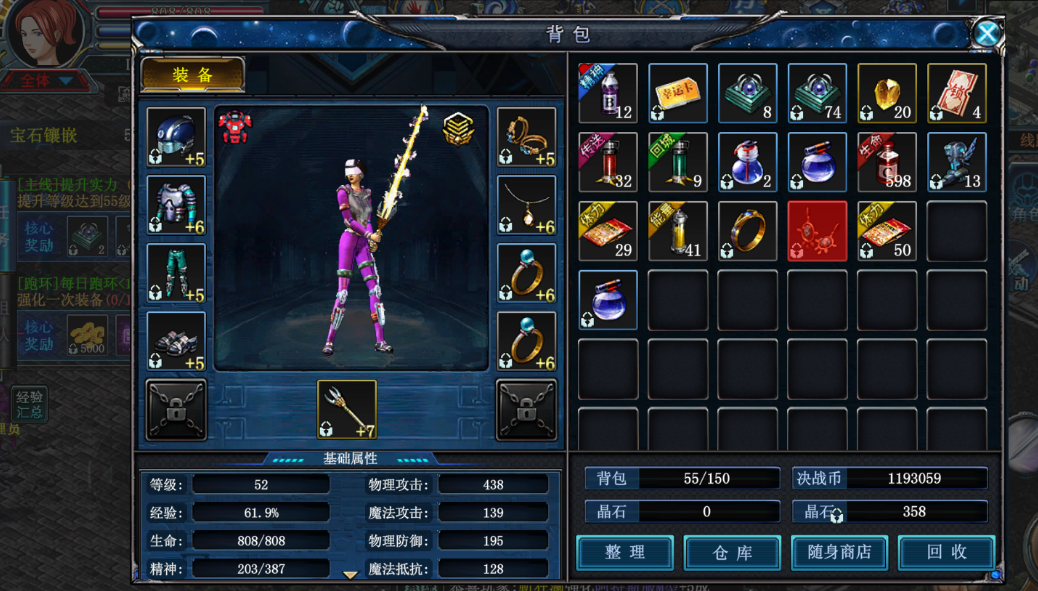1038x591 pixels.
Task: Switch to the 装备 equipment tab
Action: tap(193, 76)
